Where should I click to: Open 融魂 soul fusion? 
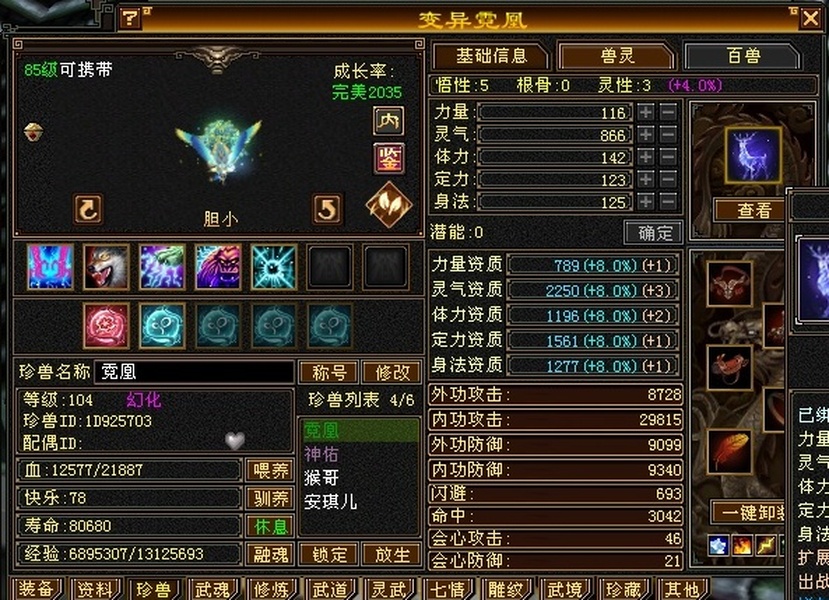pyautogui.click(x=268, y=554)
